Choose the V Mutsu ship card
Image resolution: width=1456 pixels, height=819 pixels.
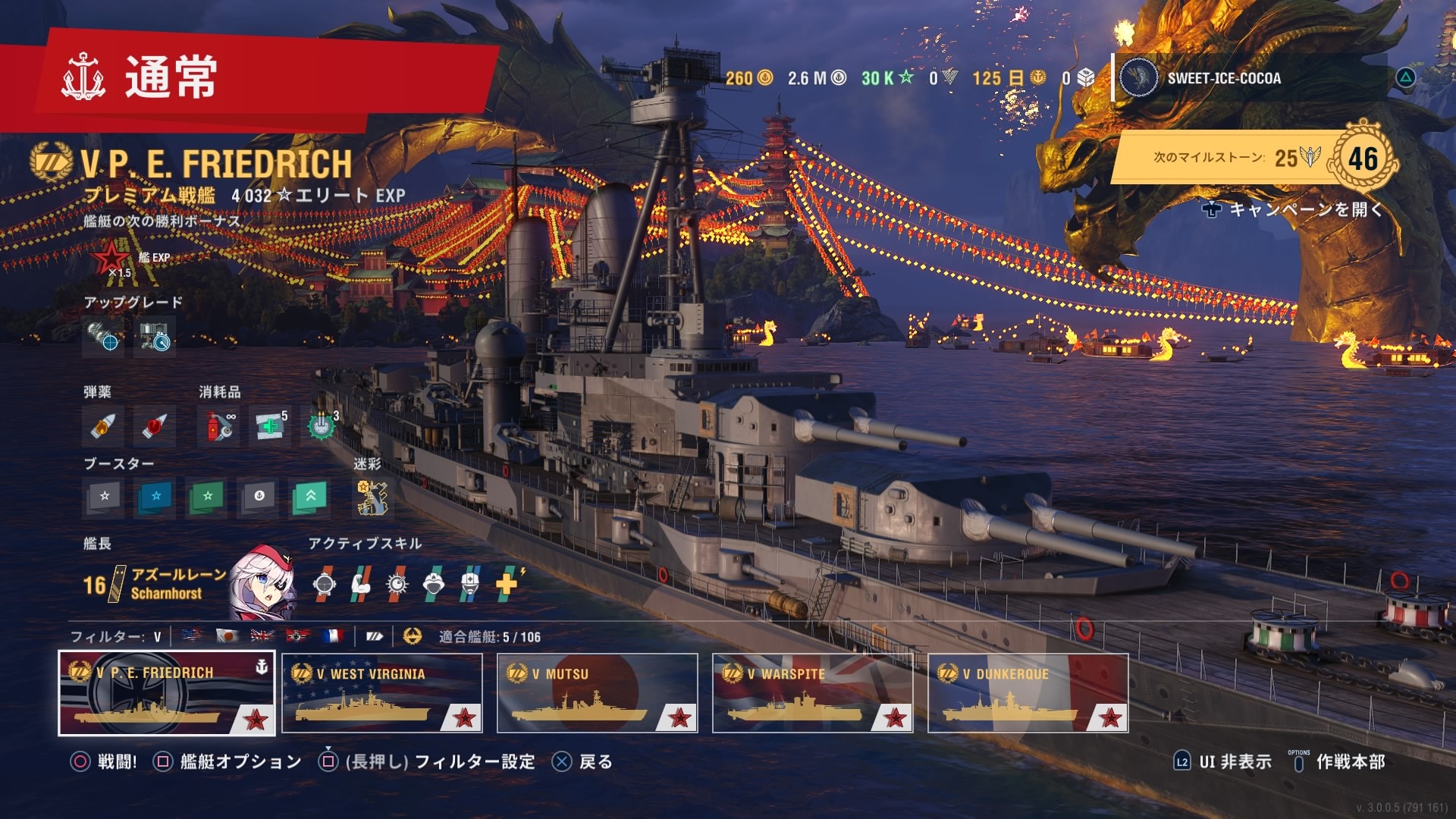597,693
